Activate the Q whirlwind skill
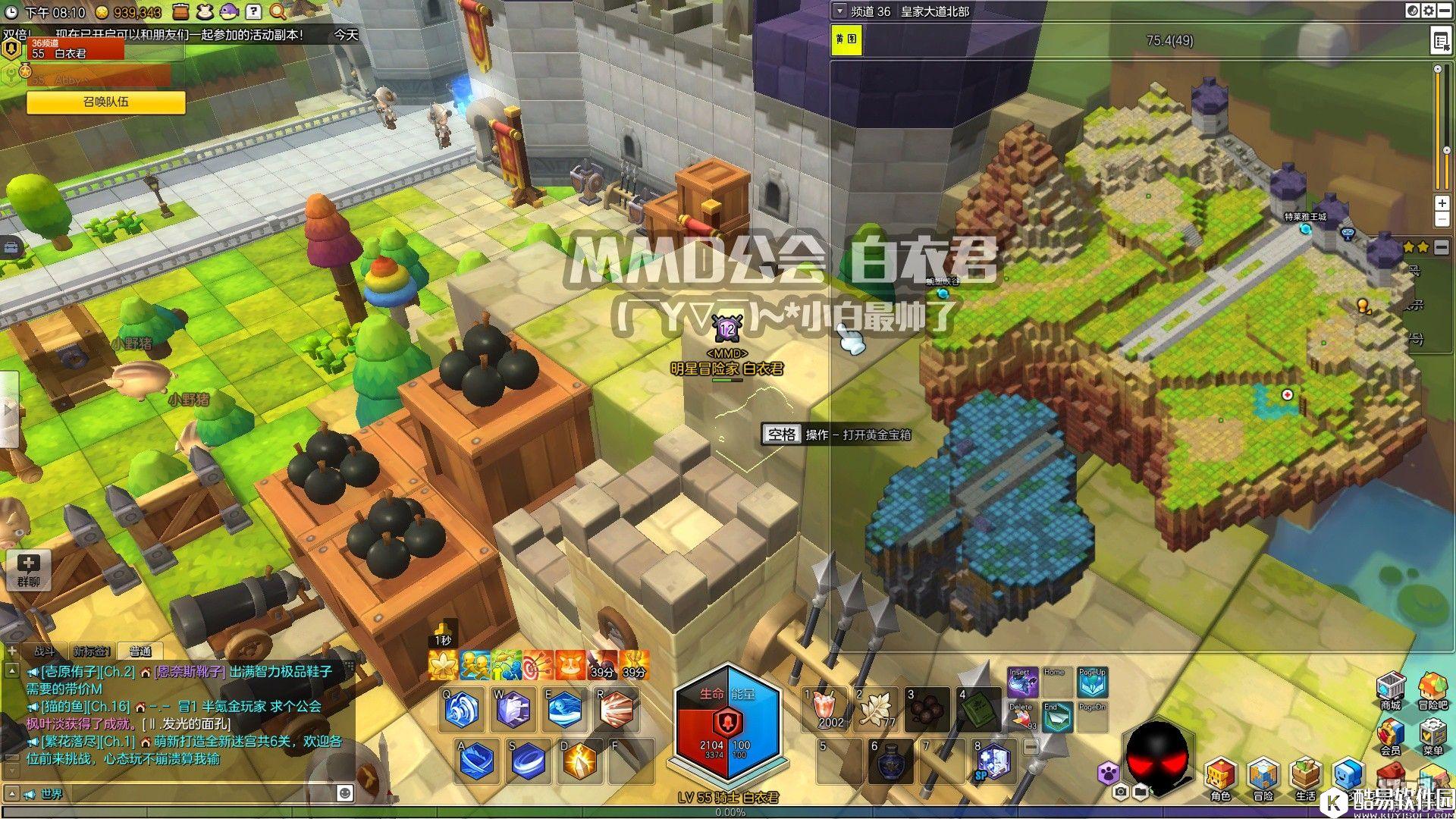The width and height of the screenshot is (1456, 819). [x=462, y=711]
